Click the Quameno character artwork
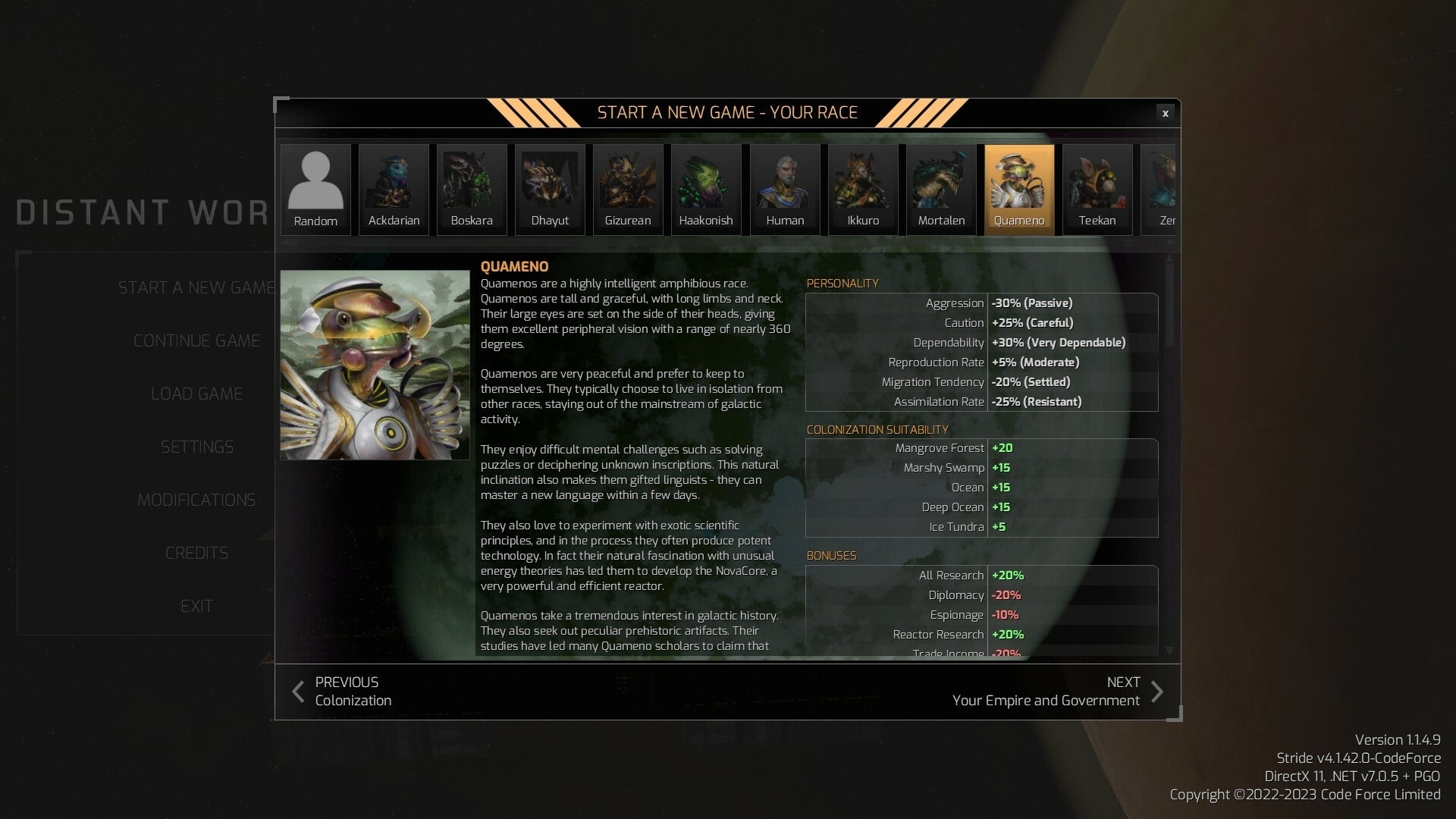The width and height of the screenshot is (1456, 819). click(375, 365)
